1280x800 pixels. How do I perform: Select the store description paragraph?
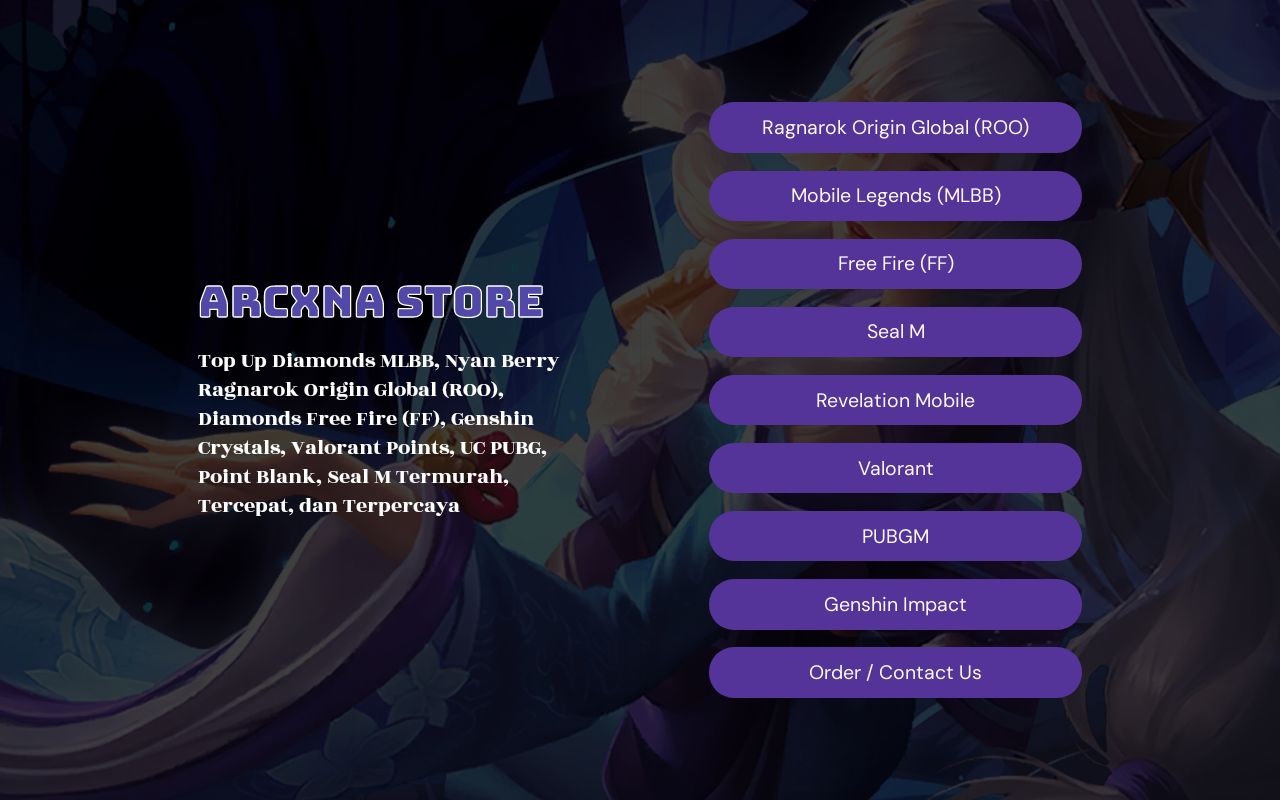(x=378, y=433)
